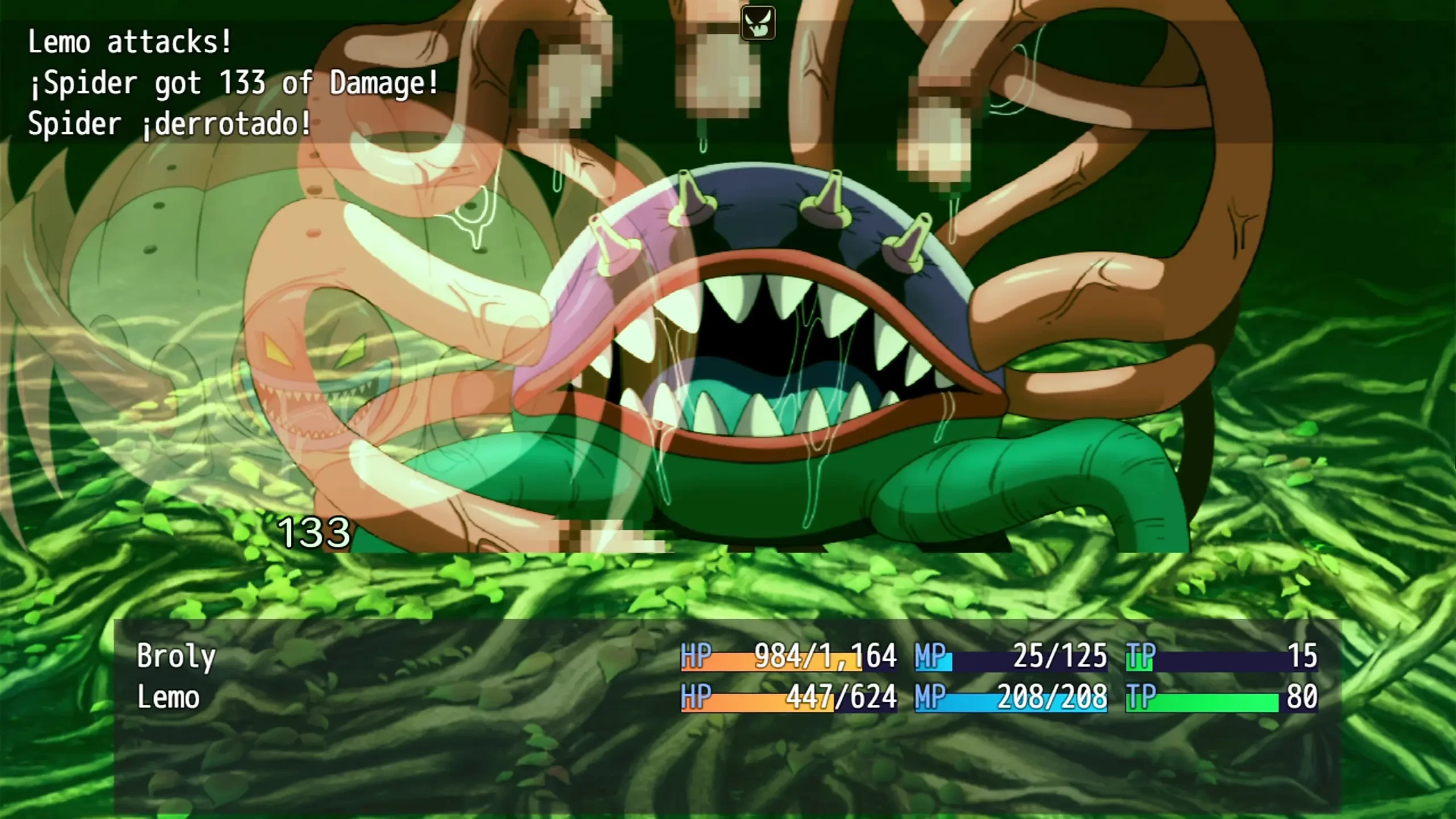Click the fanged monster state icon
Viewport: 1456px width, 819px height.
(x=758, y=23)
